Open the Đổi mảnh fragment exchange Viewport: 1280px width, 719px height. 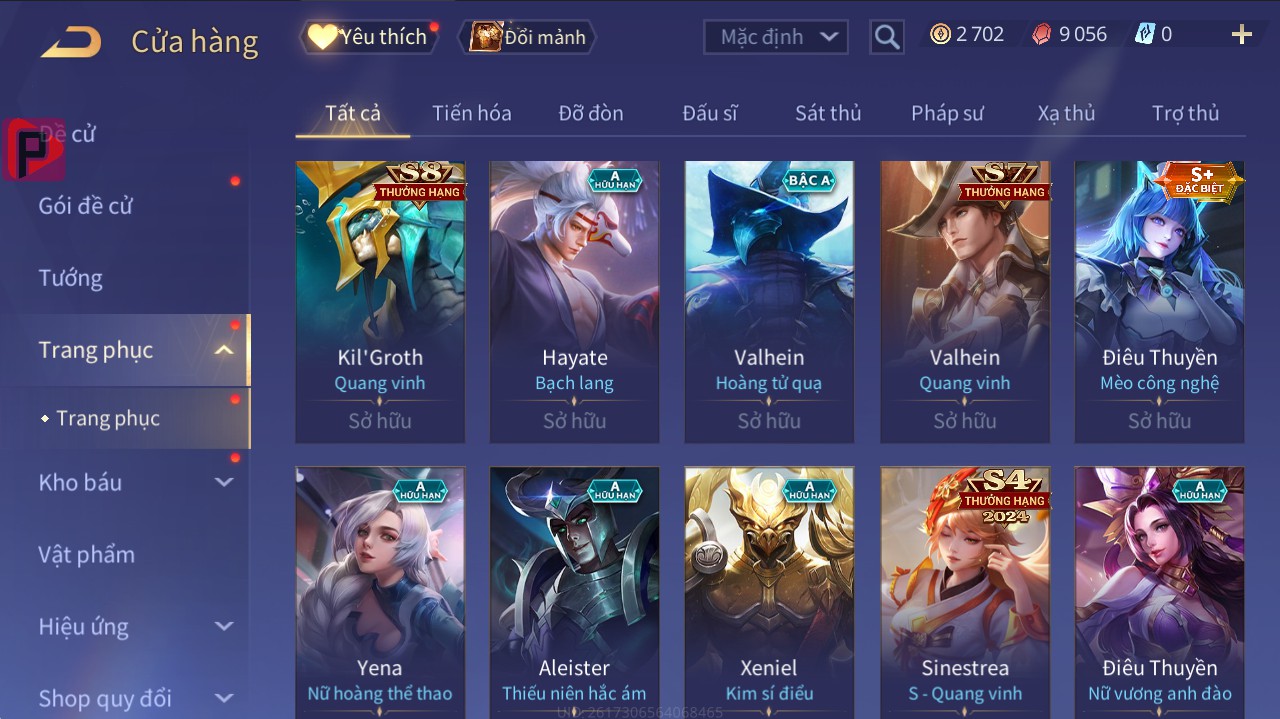pyautogui.click(x=528, y=37)
